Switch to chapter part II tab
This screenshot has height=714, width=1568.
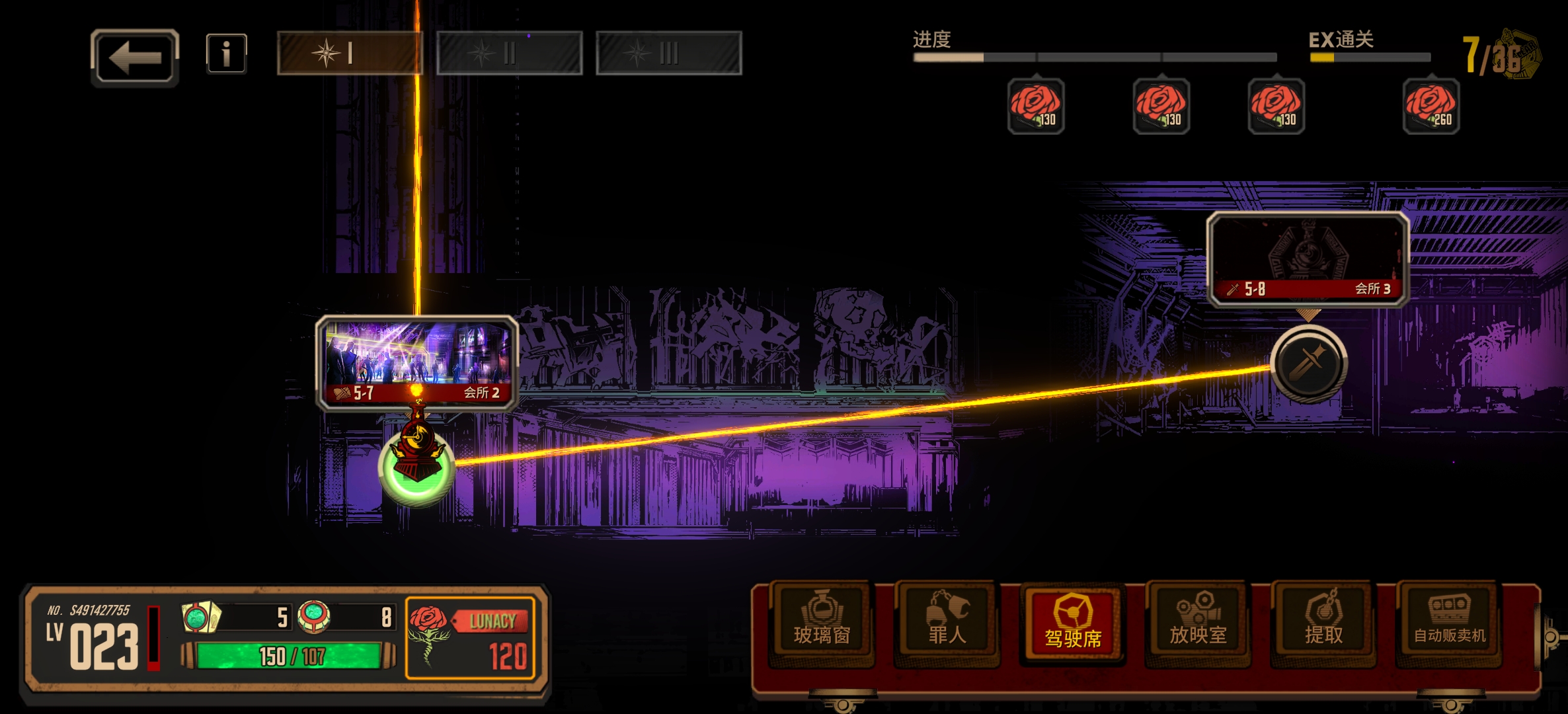pyautogui.click(x=509, y=53)
